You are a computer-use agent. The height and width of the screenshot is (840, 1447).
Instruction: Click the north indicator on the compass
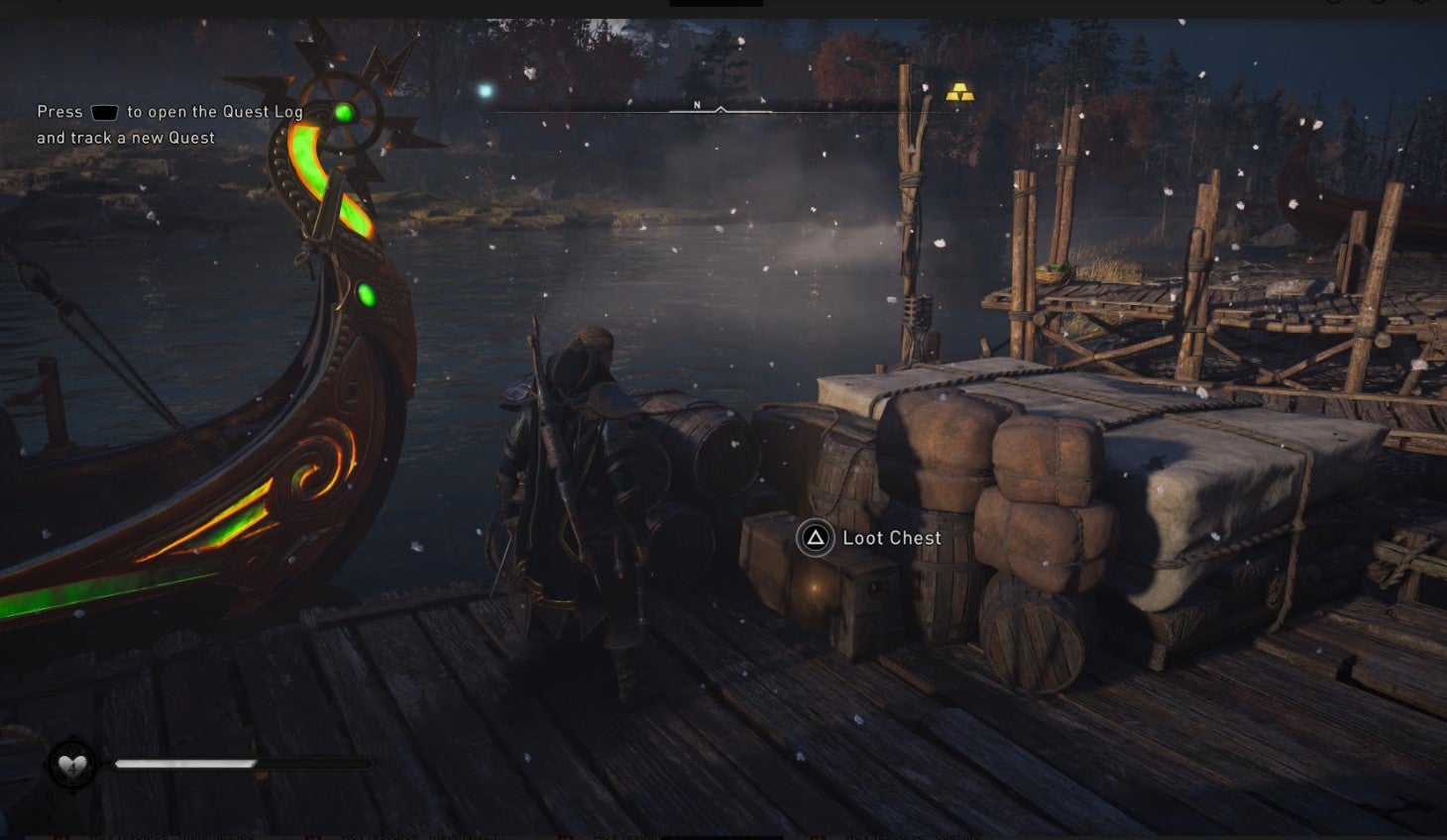click(x=697, y=105)
